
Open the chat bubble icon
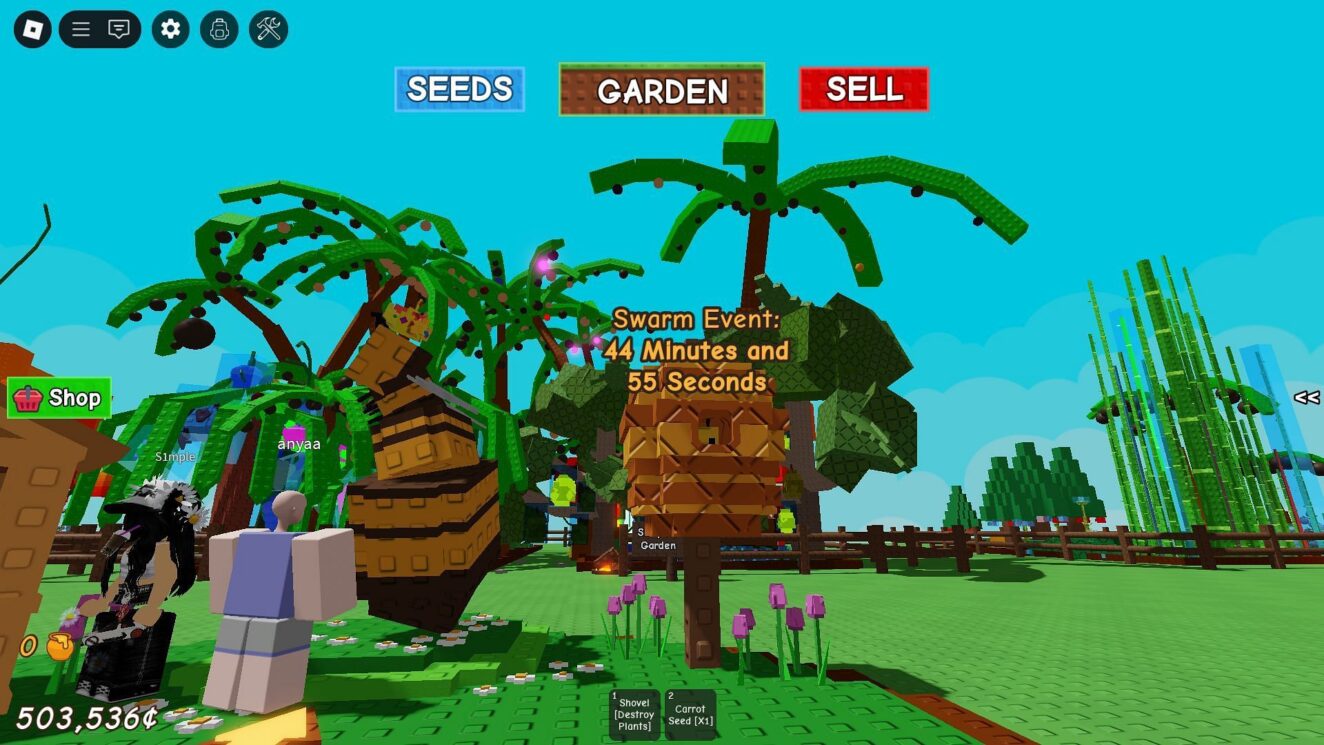[x=117, y=29]
